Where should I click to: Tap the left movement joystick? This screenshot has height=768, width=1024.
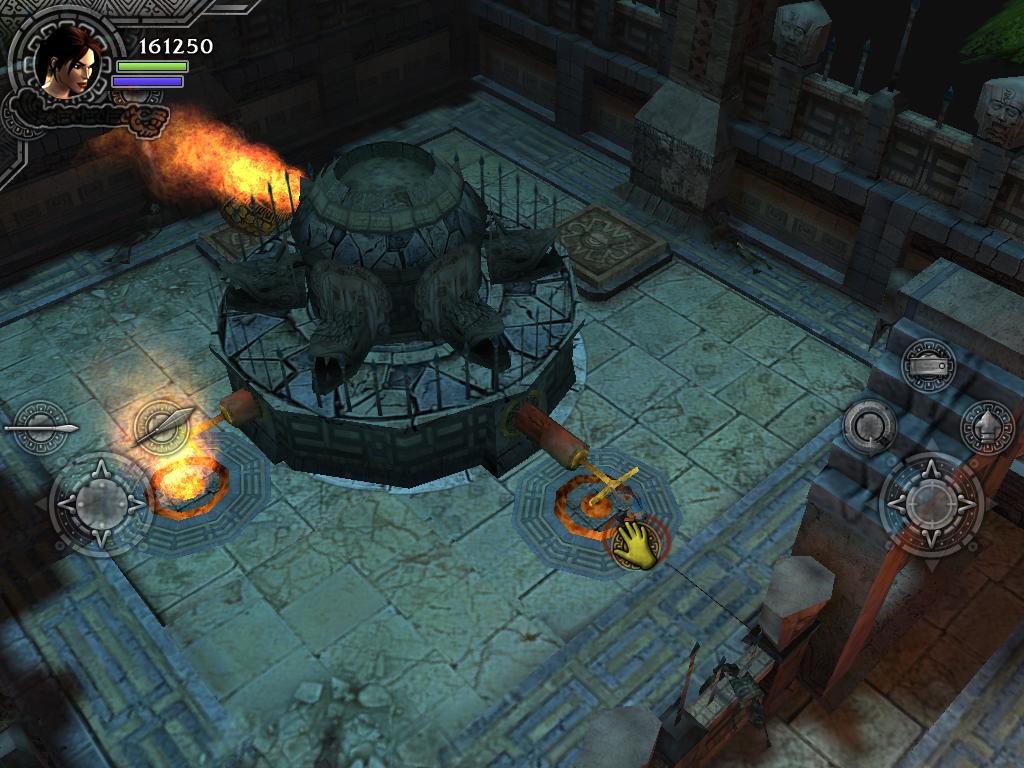point(100,503)
